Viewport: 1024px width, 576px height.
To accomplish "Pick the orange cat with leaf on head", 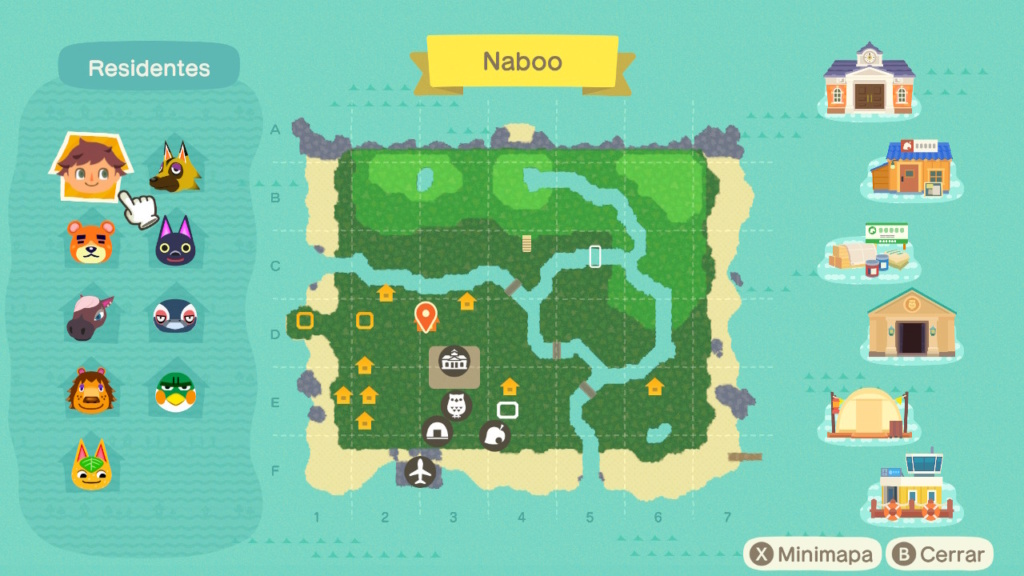I will click(x=91, y=464).
